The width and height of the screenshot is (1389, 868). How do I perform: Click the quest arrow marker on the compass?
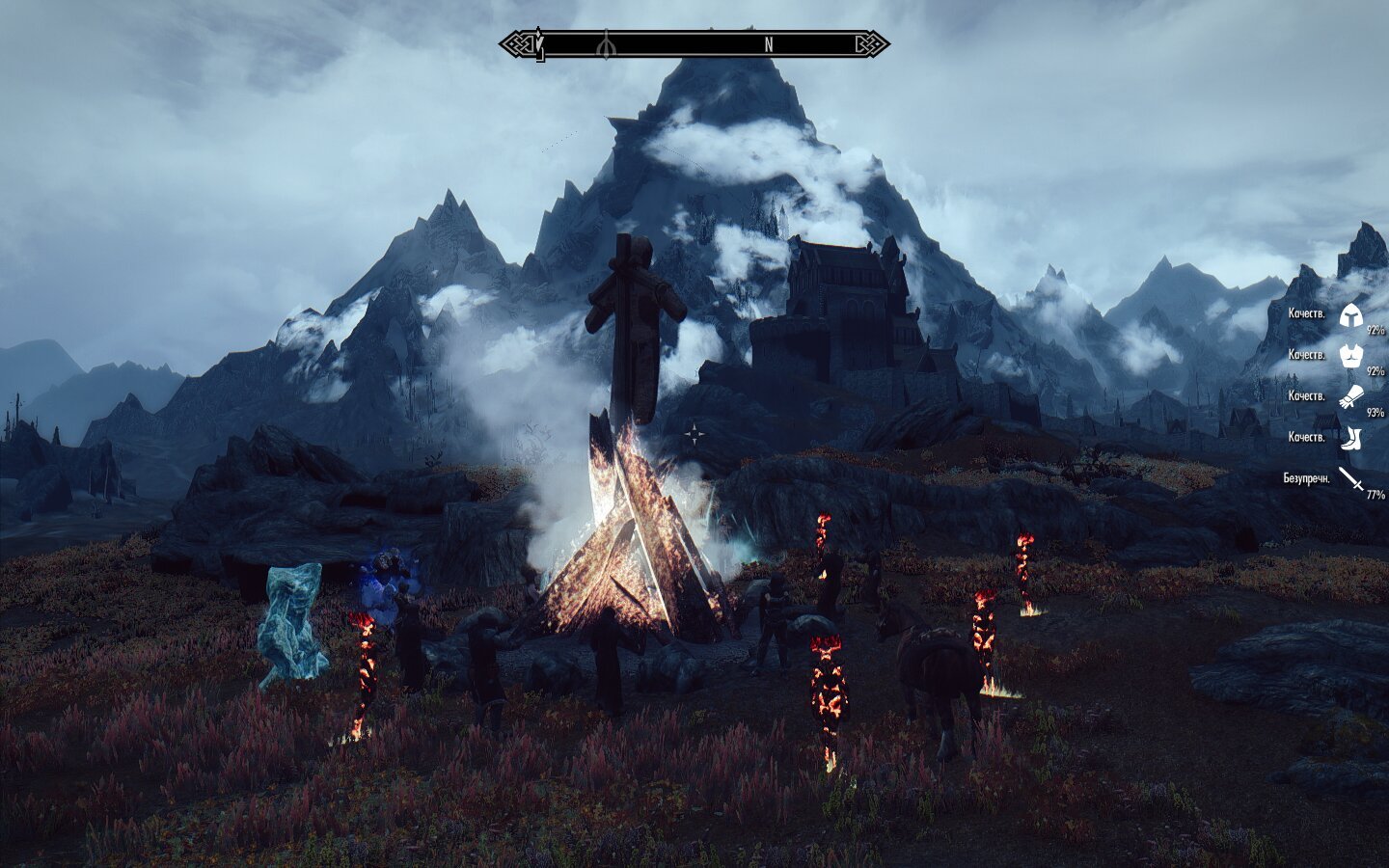point(539,44)
